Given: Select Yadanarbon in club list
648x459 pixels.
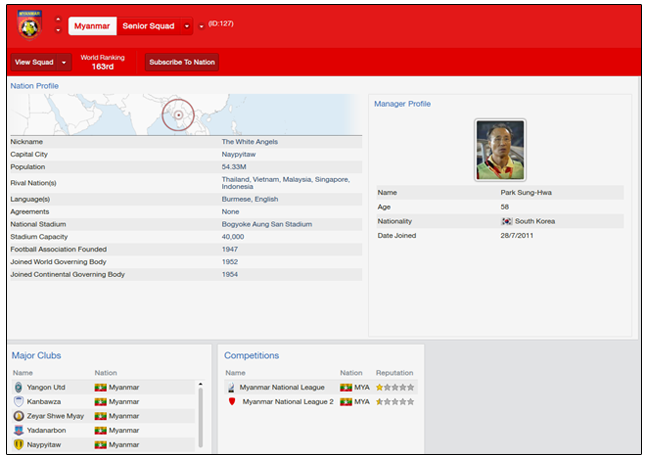Looking at the screenshot, I should pos(47,430).
